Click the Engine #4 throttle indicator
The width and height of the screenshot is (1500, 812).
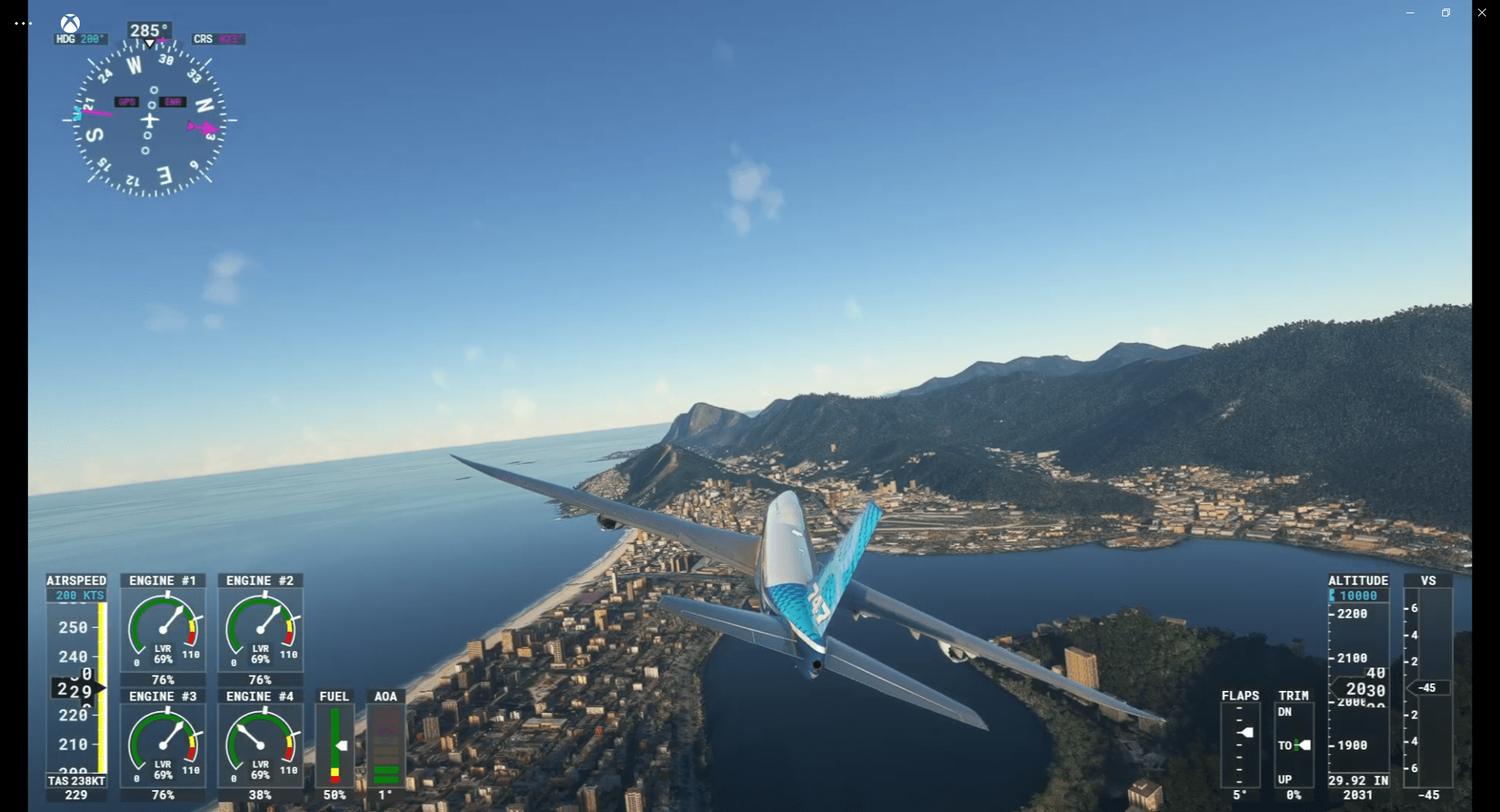pos(260,746)
